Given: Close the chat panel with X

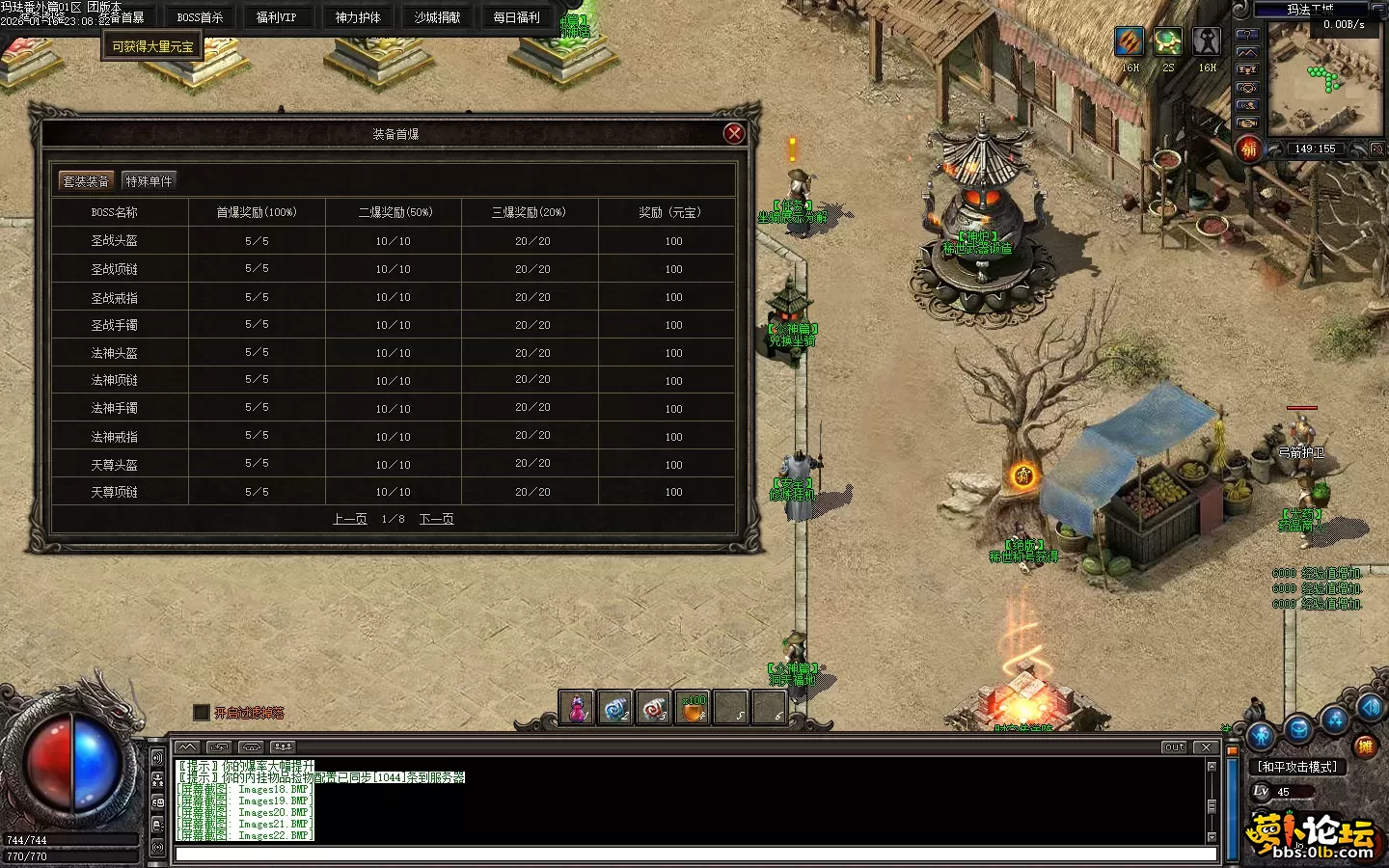Looking at the screenshot, I should (x=1206, y=747).
